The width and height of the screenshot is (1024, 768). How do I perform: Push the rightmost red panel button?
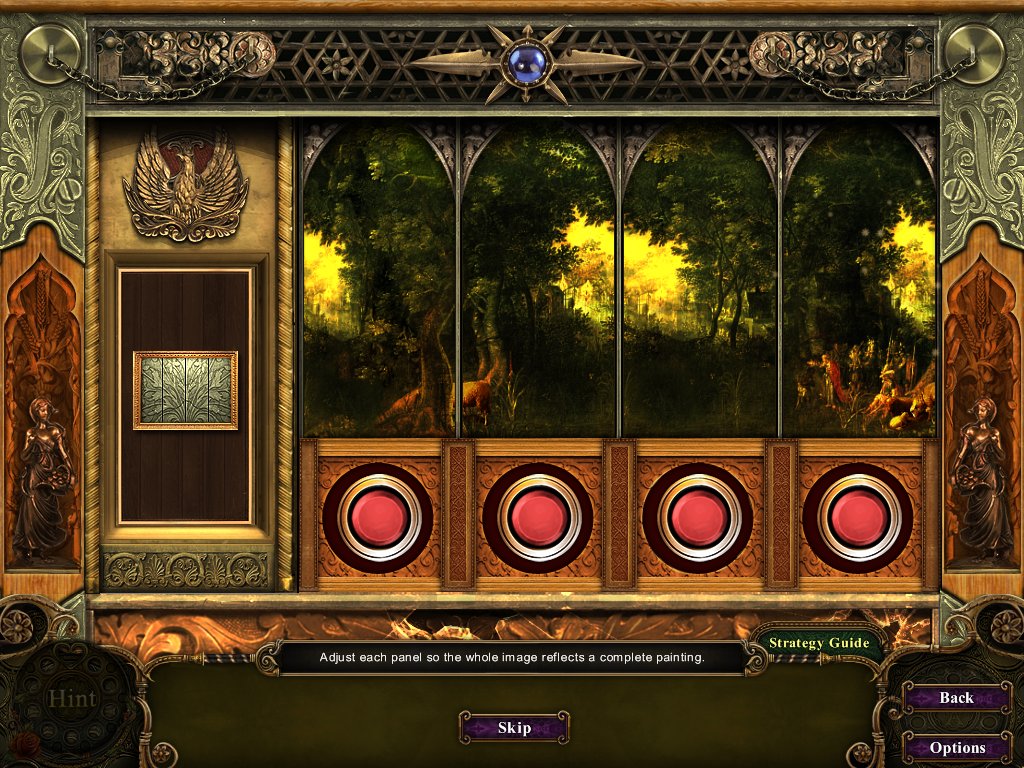click(x=858, y=517)
